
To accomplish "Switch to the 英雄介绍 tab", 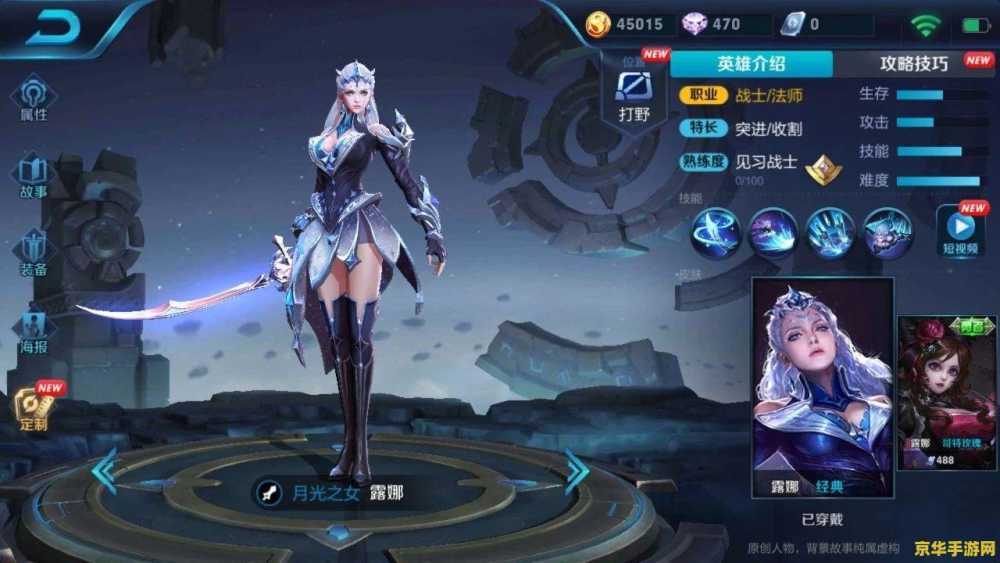I will pos(751,64).
